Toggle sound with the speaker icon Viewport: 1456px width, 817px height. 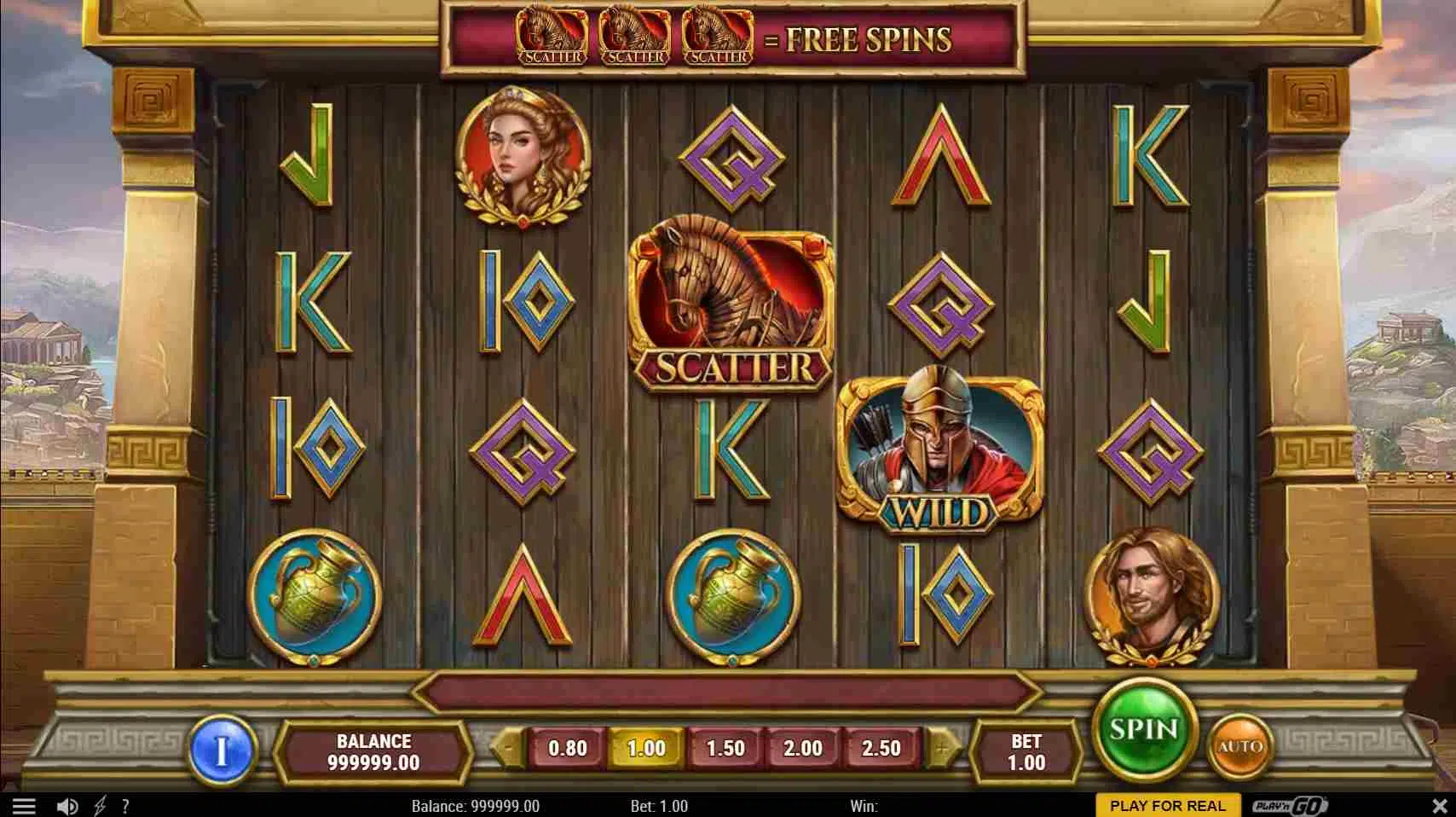pos(67,806)
